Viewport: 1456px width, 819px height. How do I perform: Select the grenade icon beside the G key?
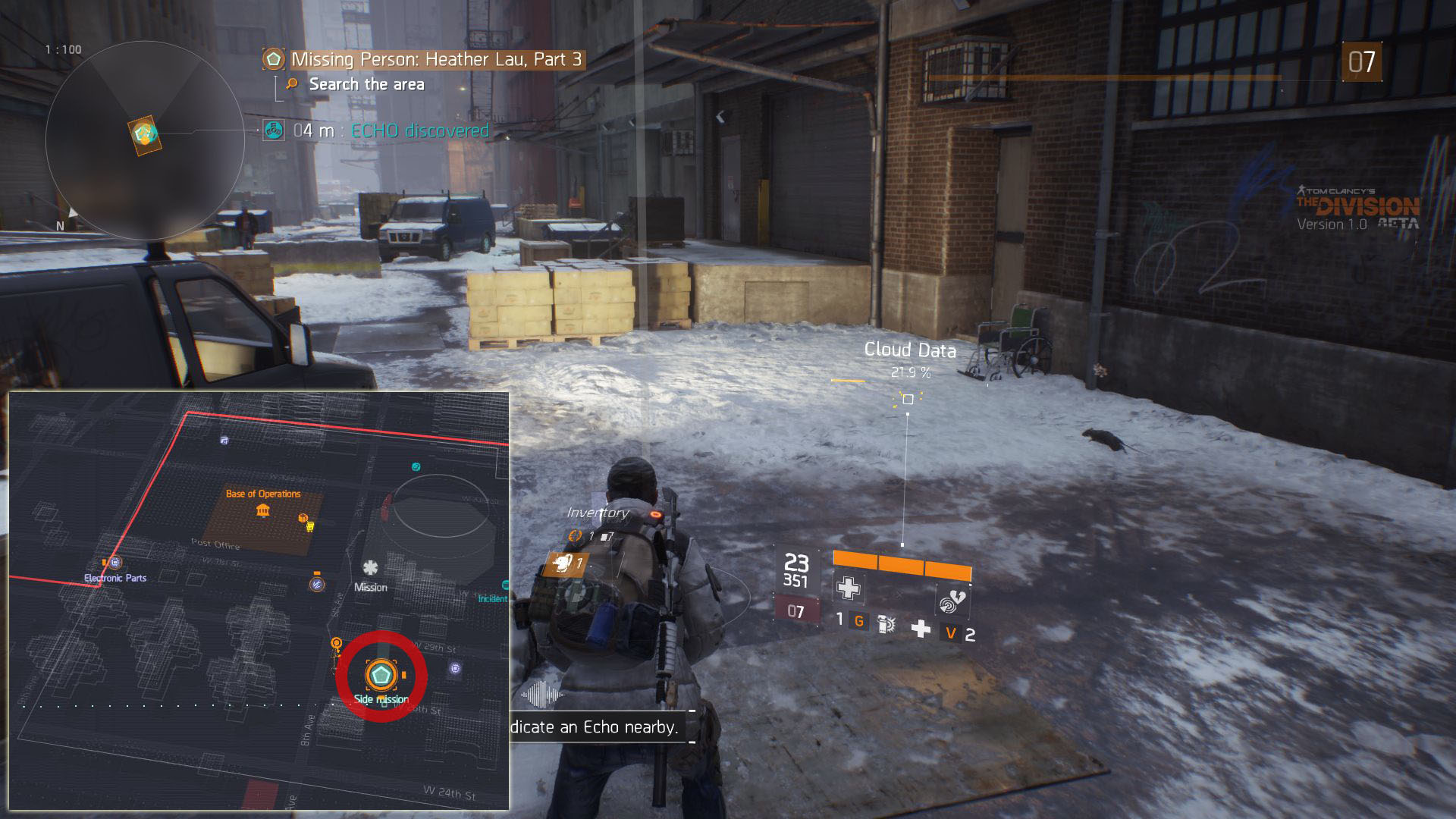pyautogui.click(x=886, y=624)
